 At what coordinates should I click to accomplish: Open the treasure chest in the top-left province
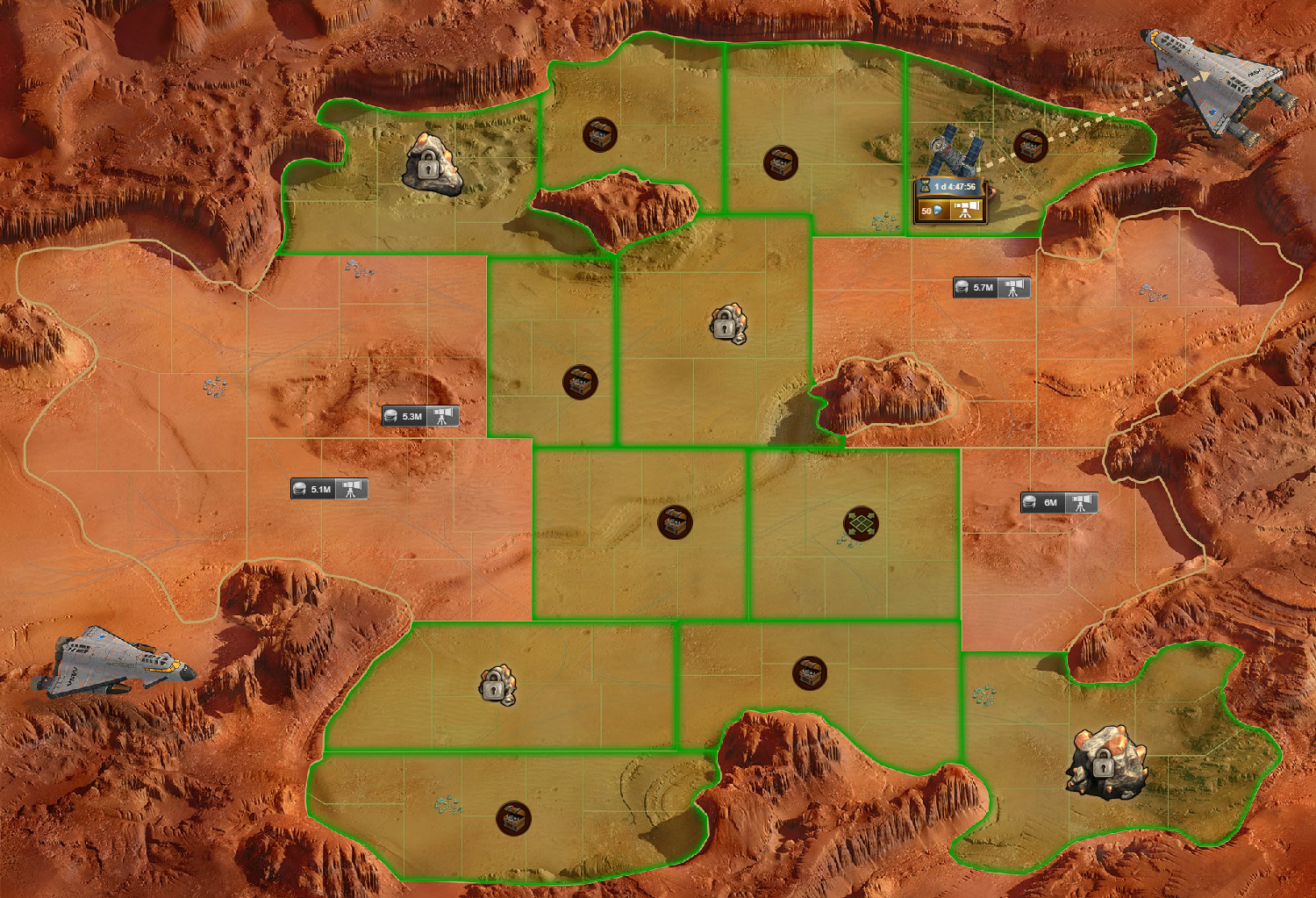[599, 136]
